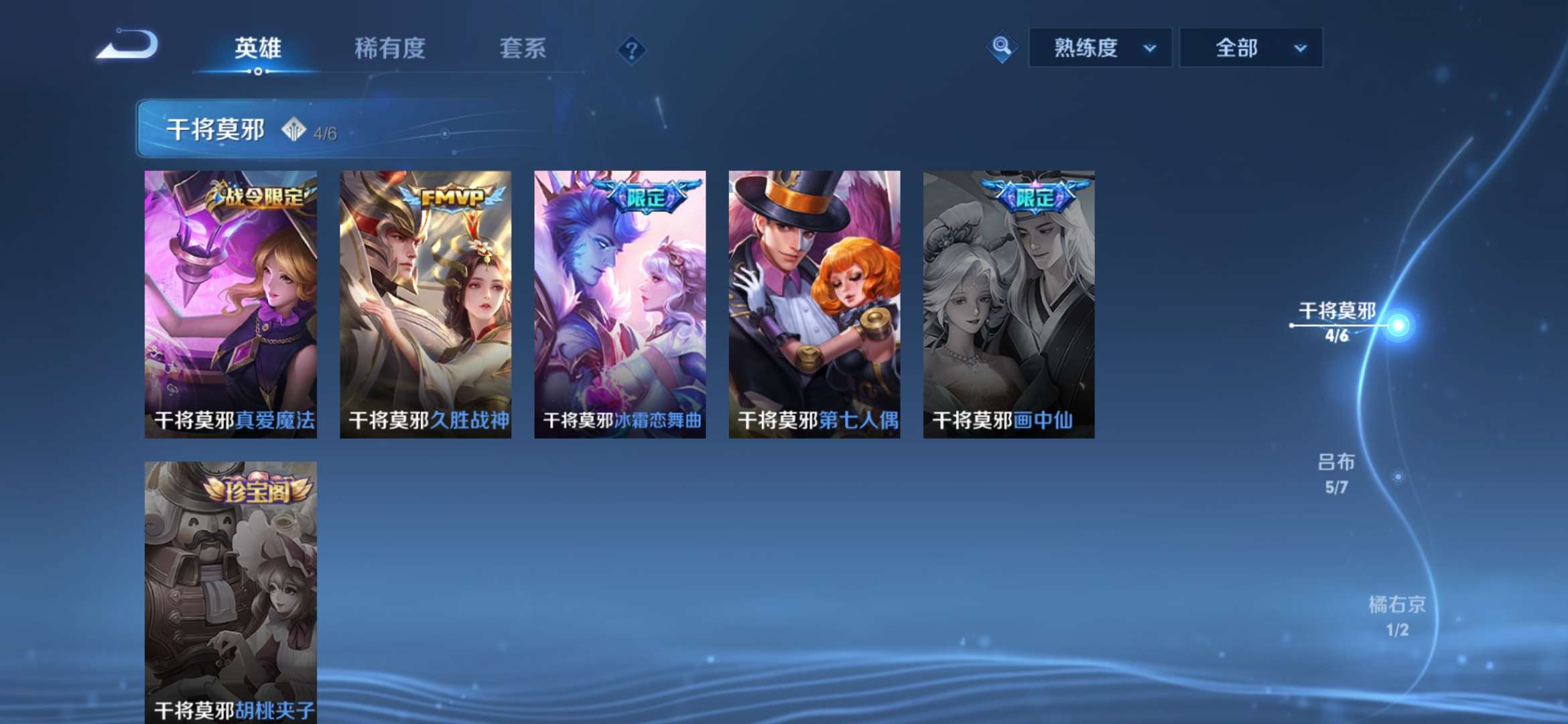Switch to the 稀有度 tab
Image resolution: width=1568 pixels, height=724 pixels.
click(x=390, y=48)
